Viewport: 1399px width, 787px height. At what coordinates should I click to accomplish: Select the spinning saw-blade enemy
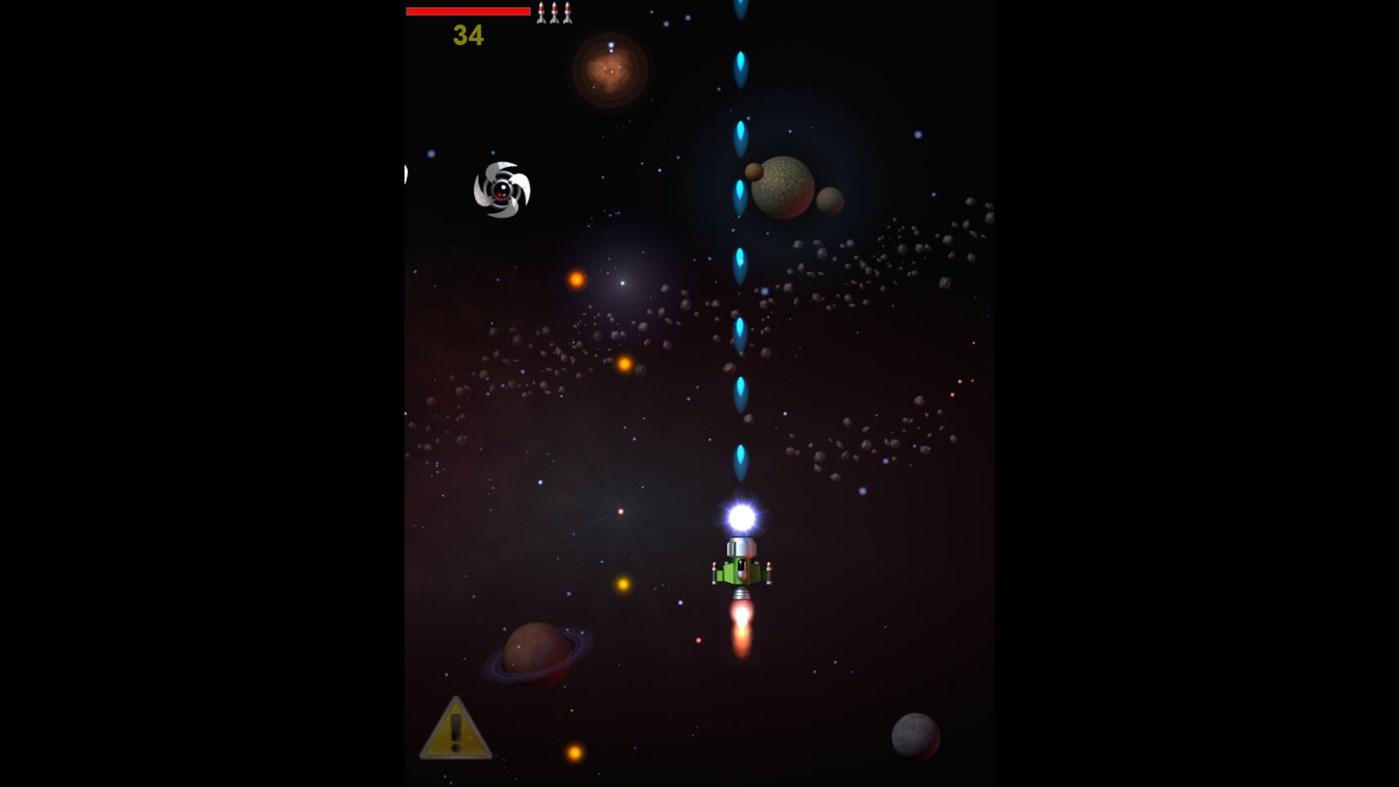click(x=501, y=190)
